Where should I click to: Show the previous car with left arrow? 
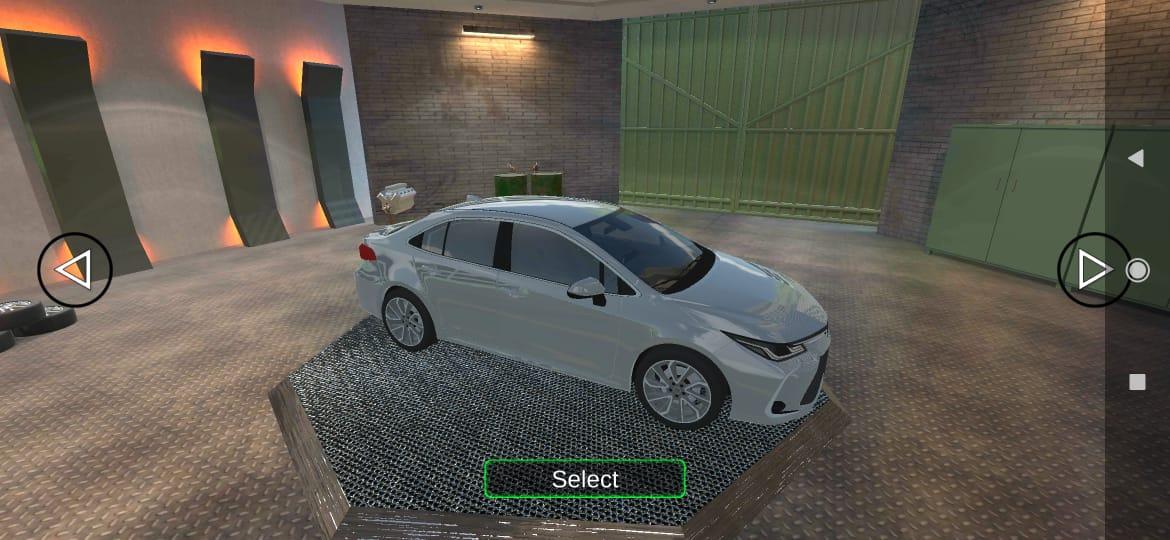point(75,269)
